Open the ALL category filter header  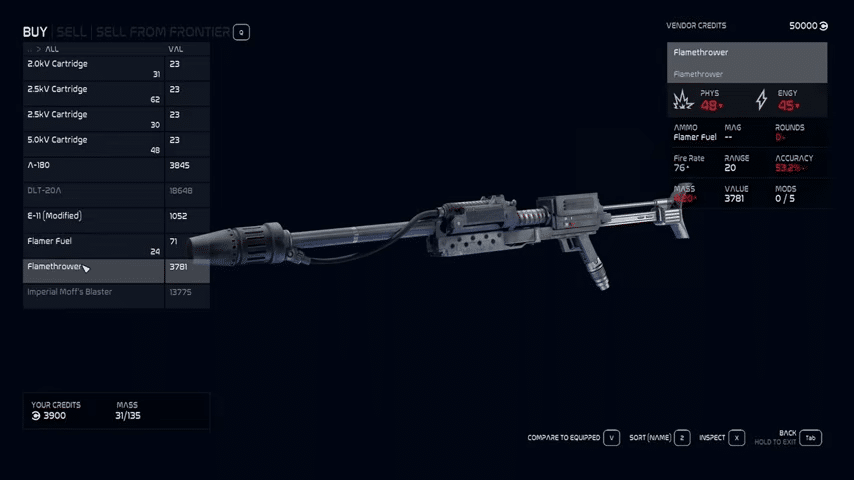(52, 49)
